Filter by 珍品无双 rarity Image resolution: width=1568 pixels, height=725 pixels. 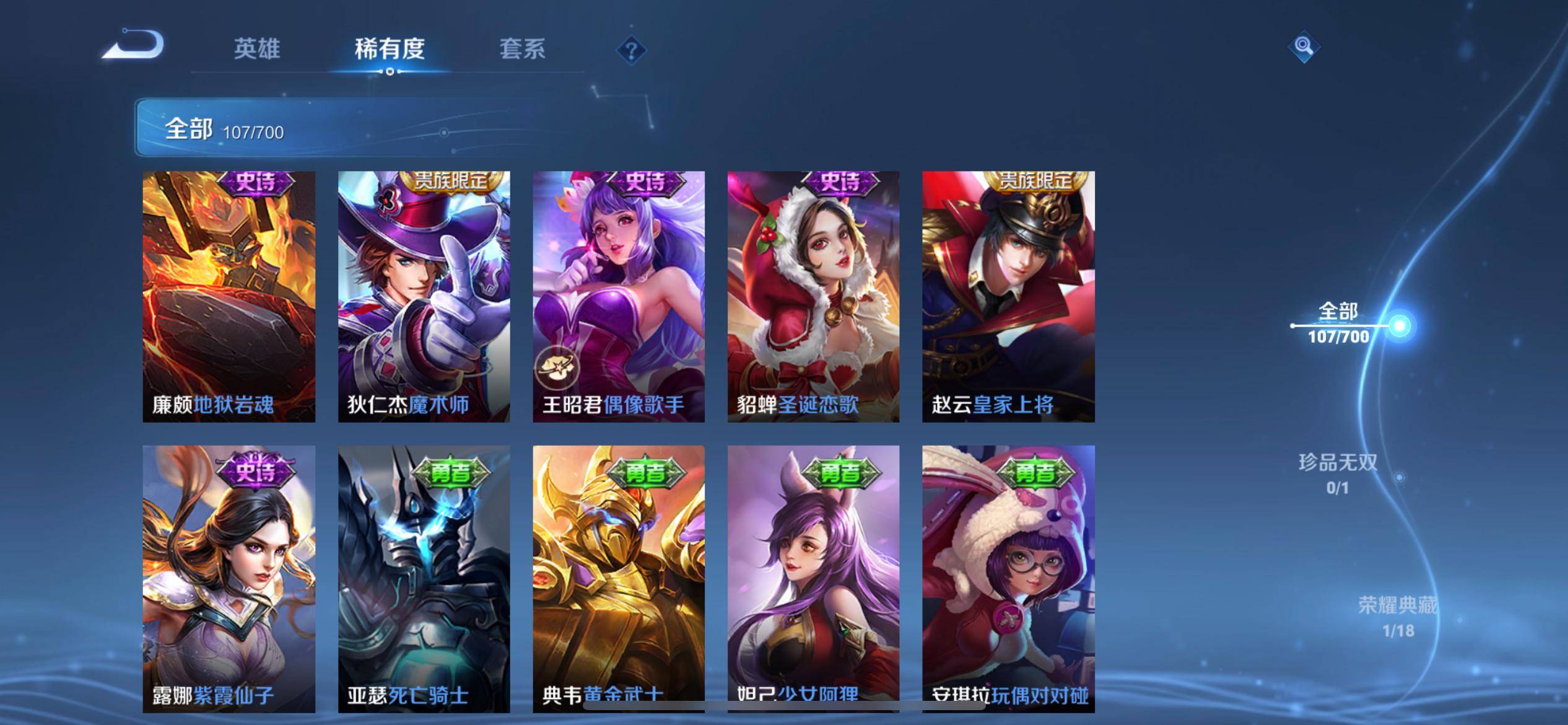1338,473
